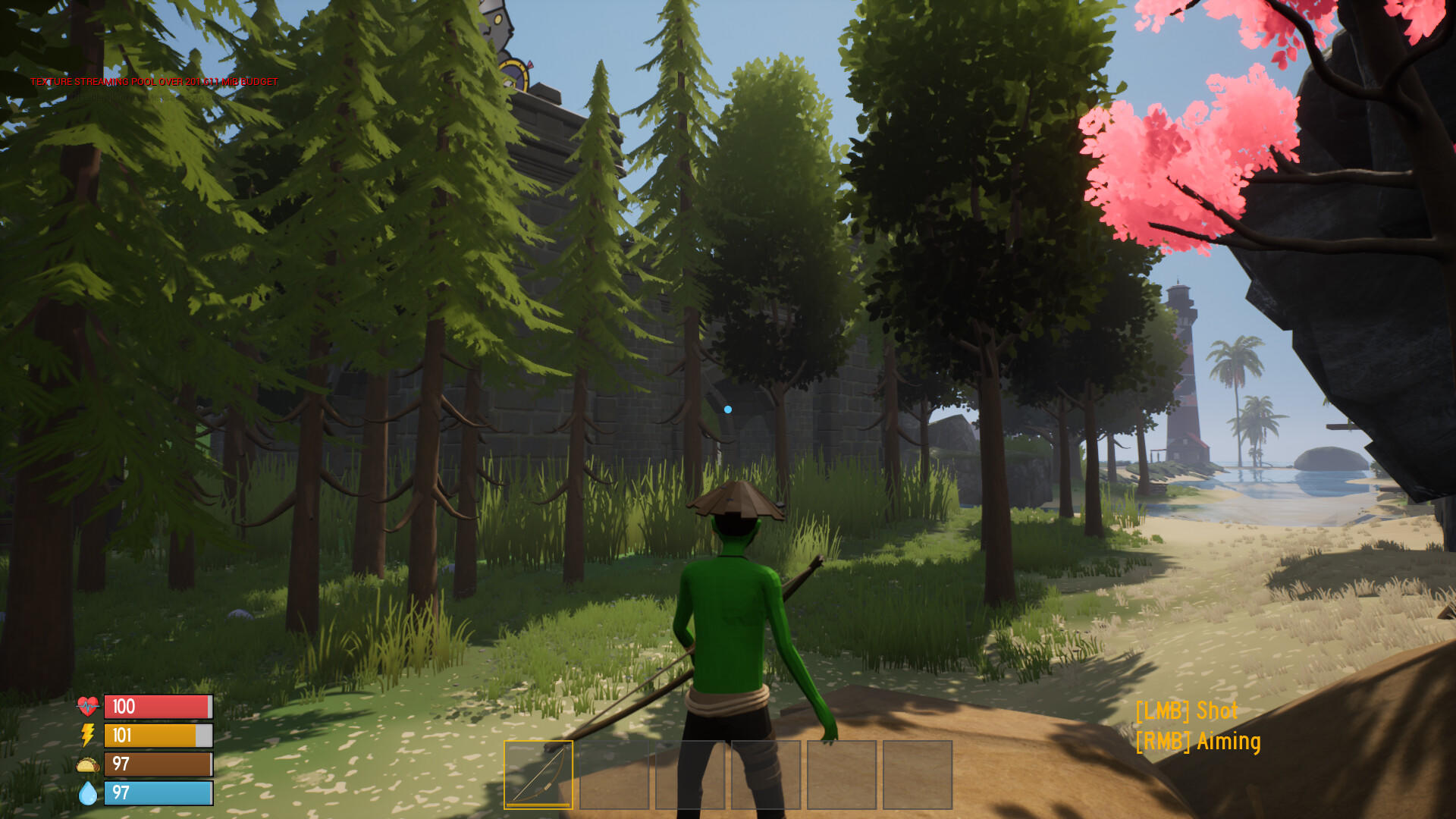1456x819 pixels.
Task: Click the [RMB] Aiming hint text
Action: click(1198, 741)
